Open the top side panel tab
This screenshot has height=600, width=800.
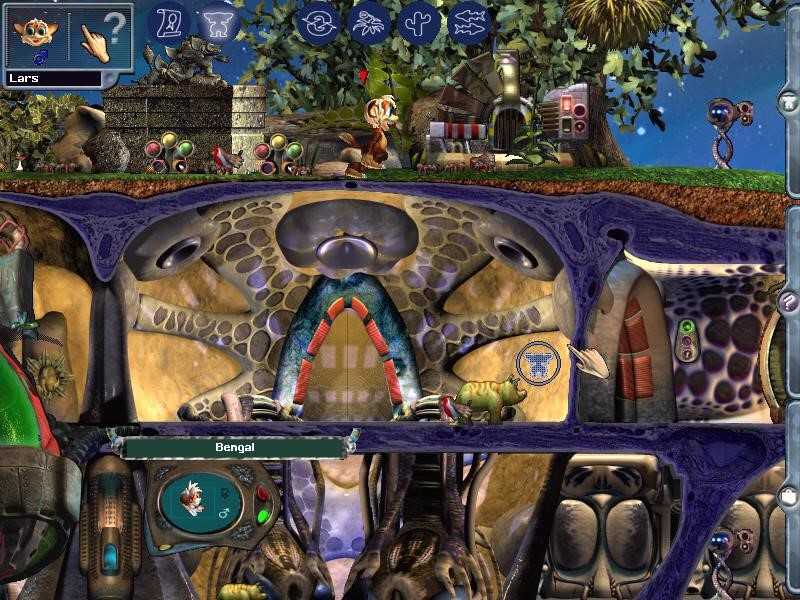[790, 103]
